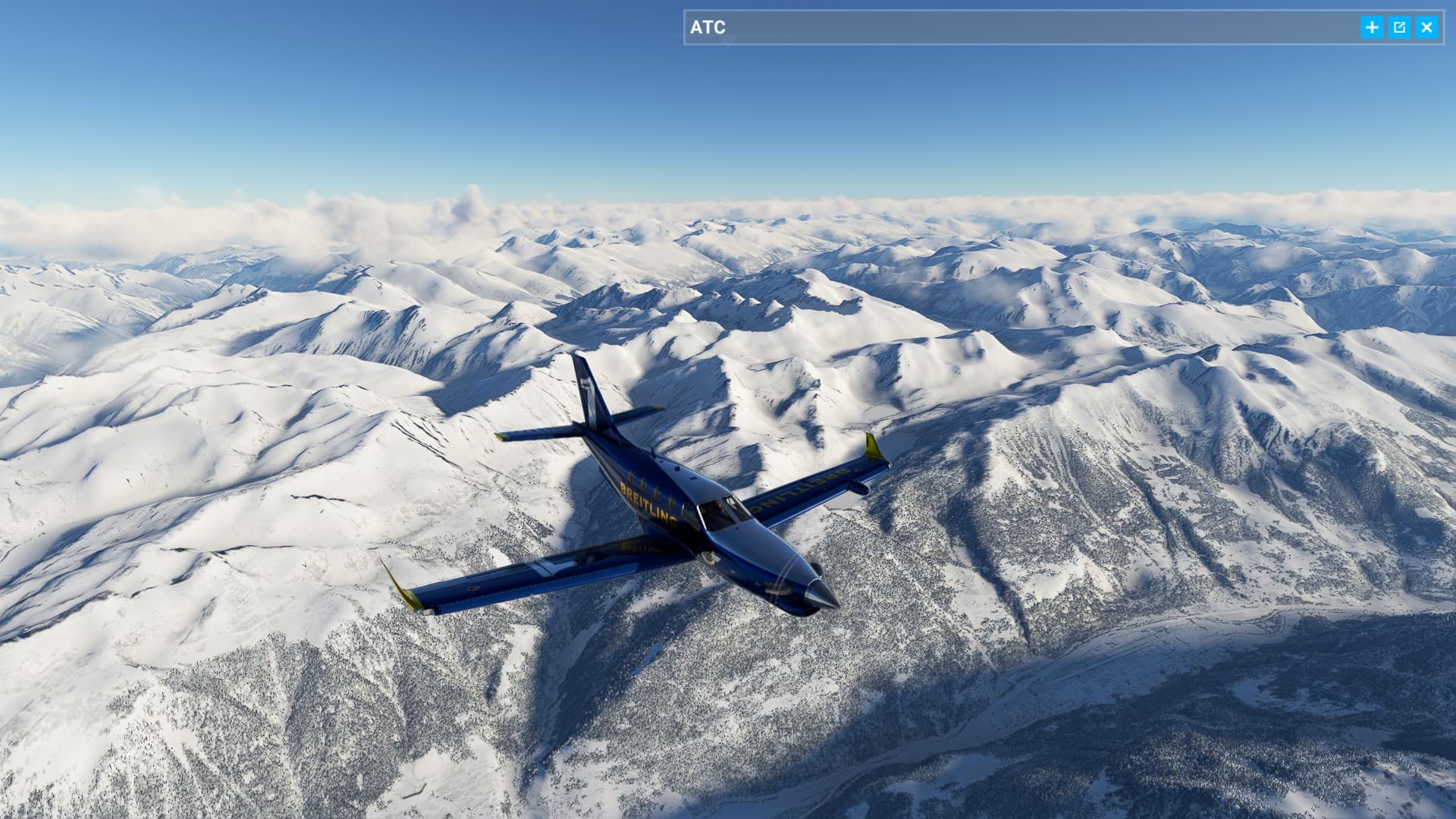
Task: Pop out the ATC window
Action: (1399, 27)
